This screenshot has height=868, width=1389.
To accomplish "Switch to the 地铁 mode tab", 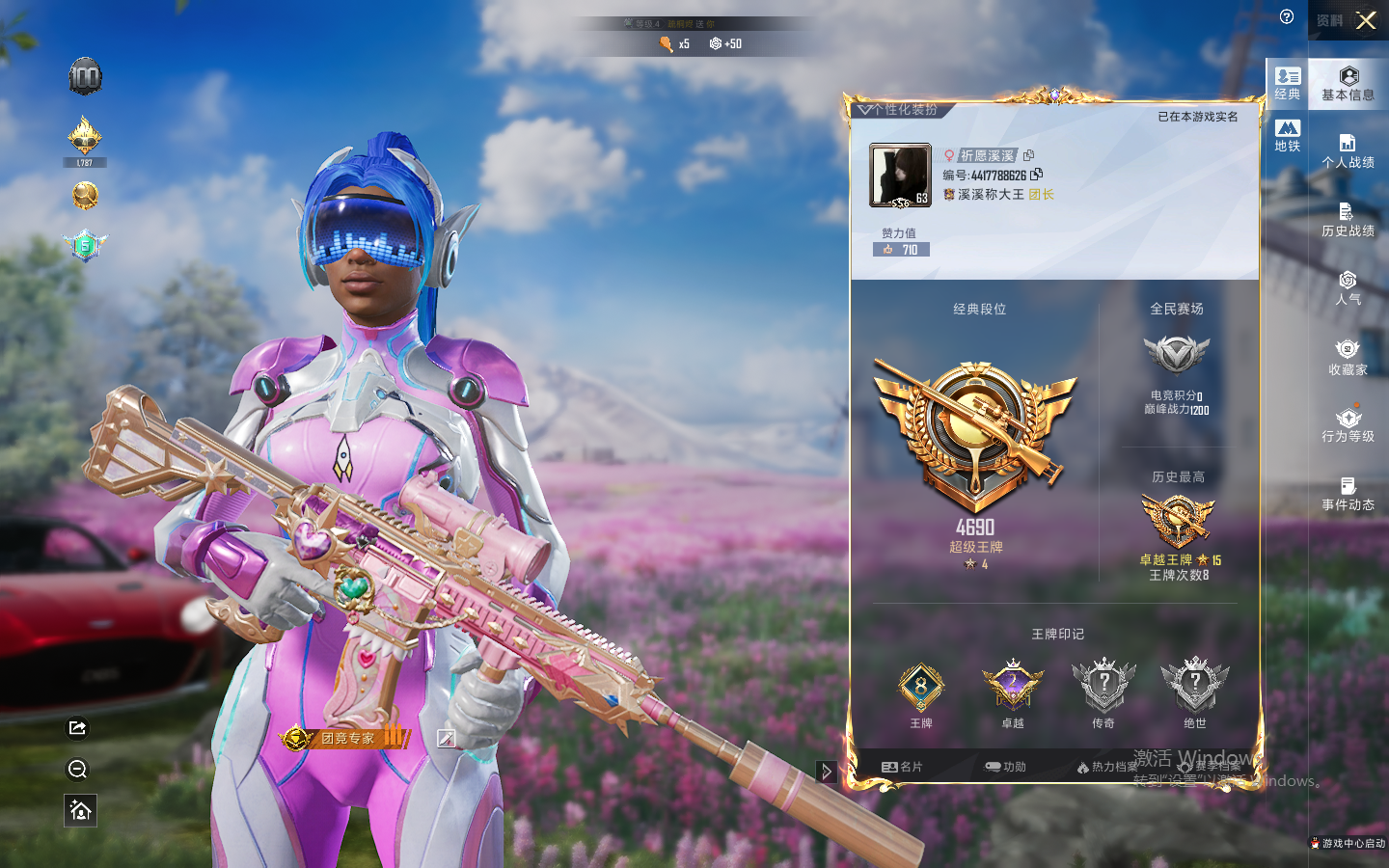I will [x=1288, y=135].
